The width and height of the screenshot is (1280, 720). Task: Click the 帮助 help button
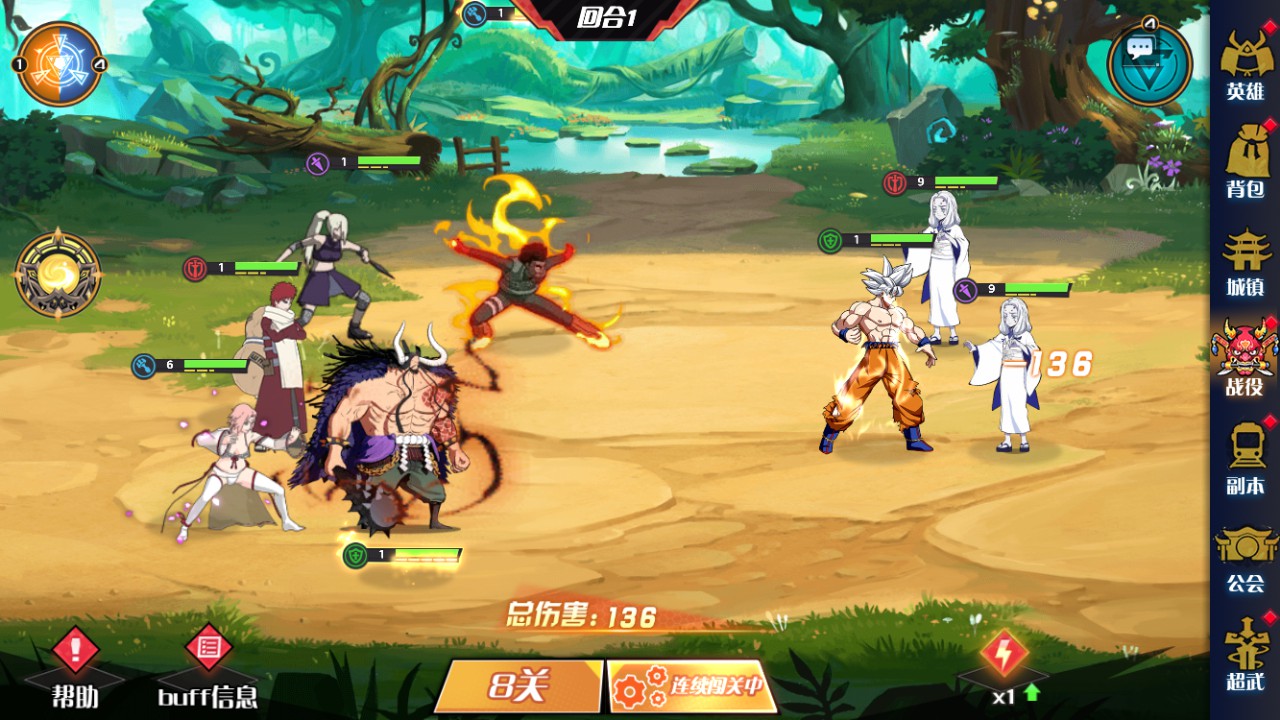tap(75, 665)
